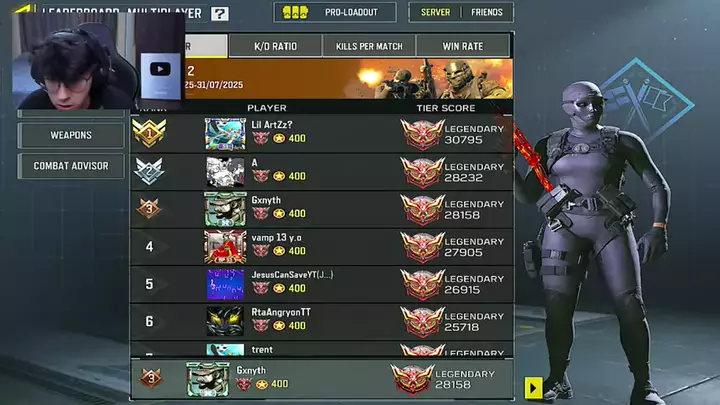Show the Kills Per Match ranking
This screenshot has height=405, width=720.
pyautogui.click(x=368, y=46)
